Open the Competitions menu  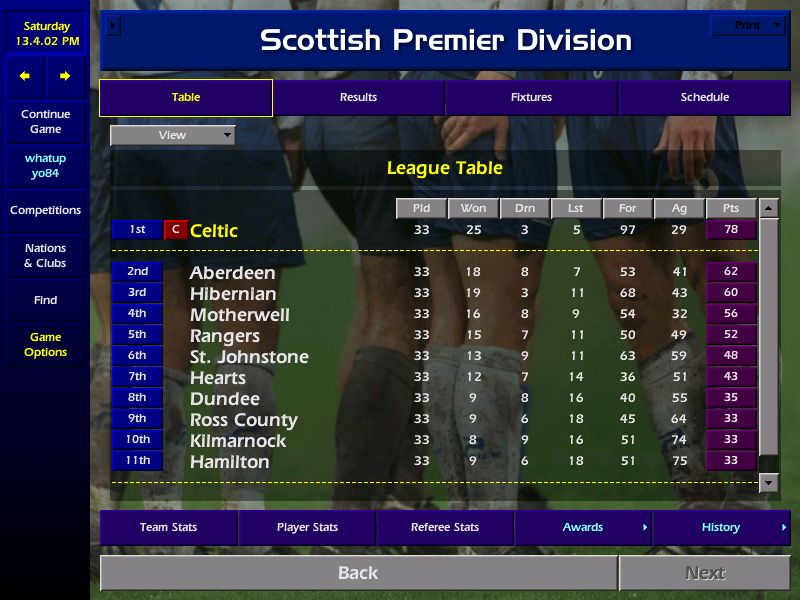(x=45, y=211)
